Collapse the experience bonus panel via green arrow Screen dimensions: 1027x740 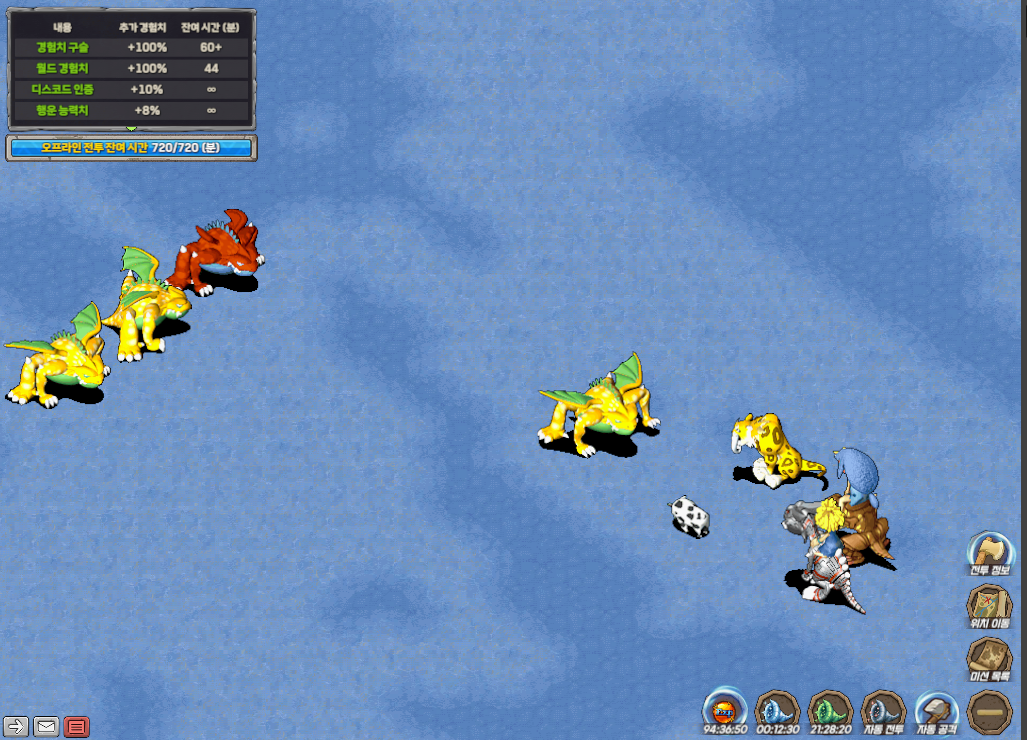(131, 129)
